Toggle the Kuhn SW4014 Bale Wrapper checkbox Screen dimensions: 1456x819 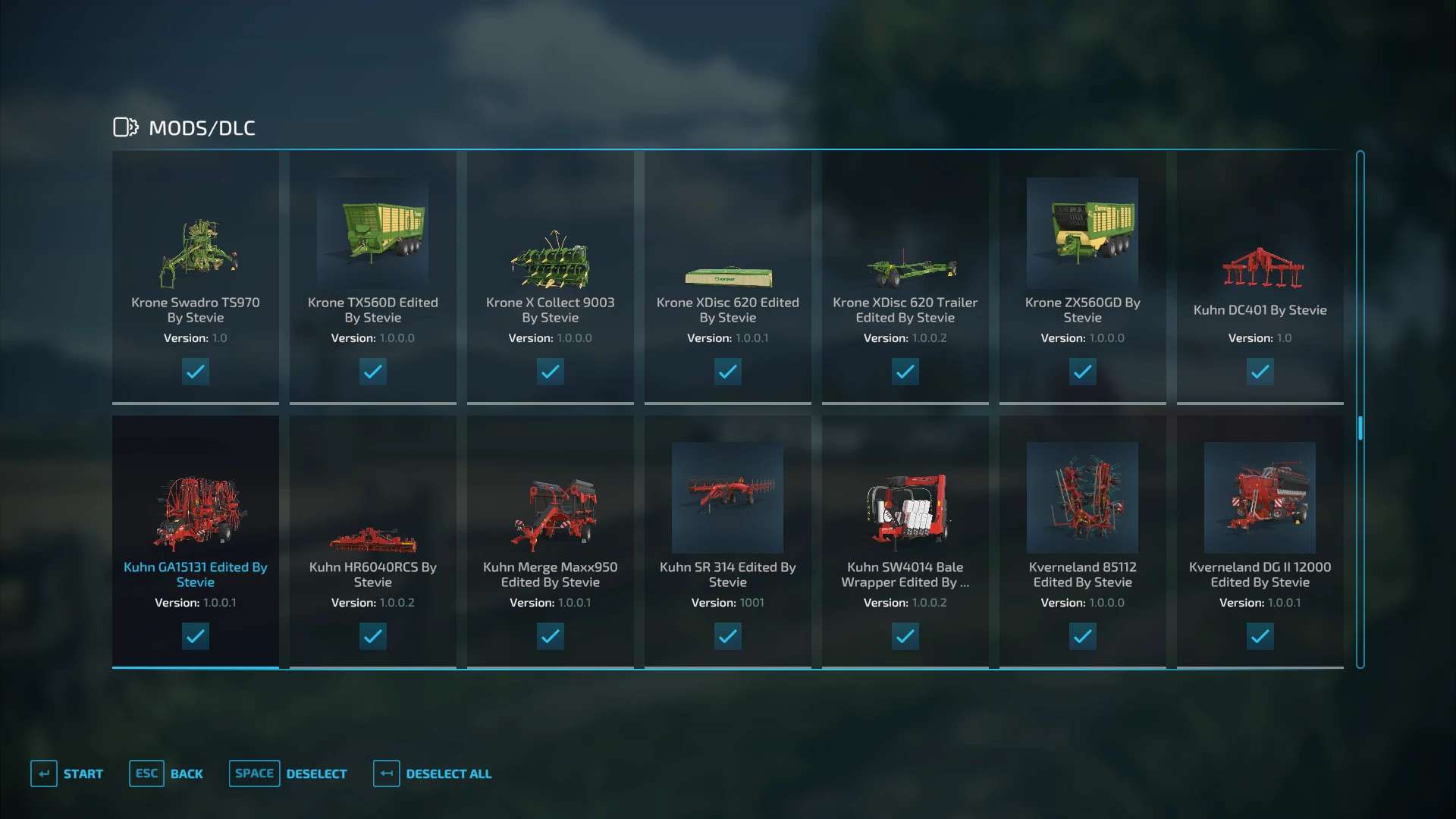point(905,636)
